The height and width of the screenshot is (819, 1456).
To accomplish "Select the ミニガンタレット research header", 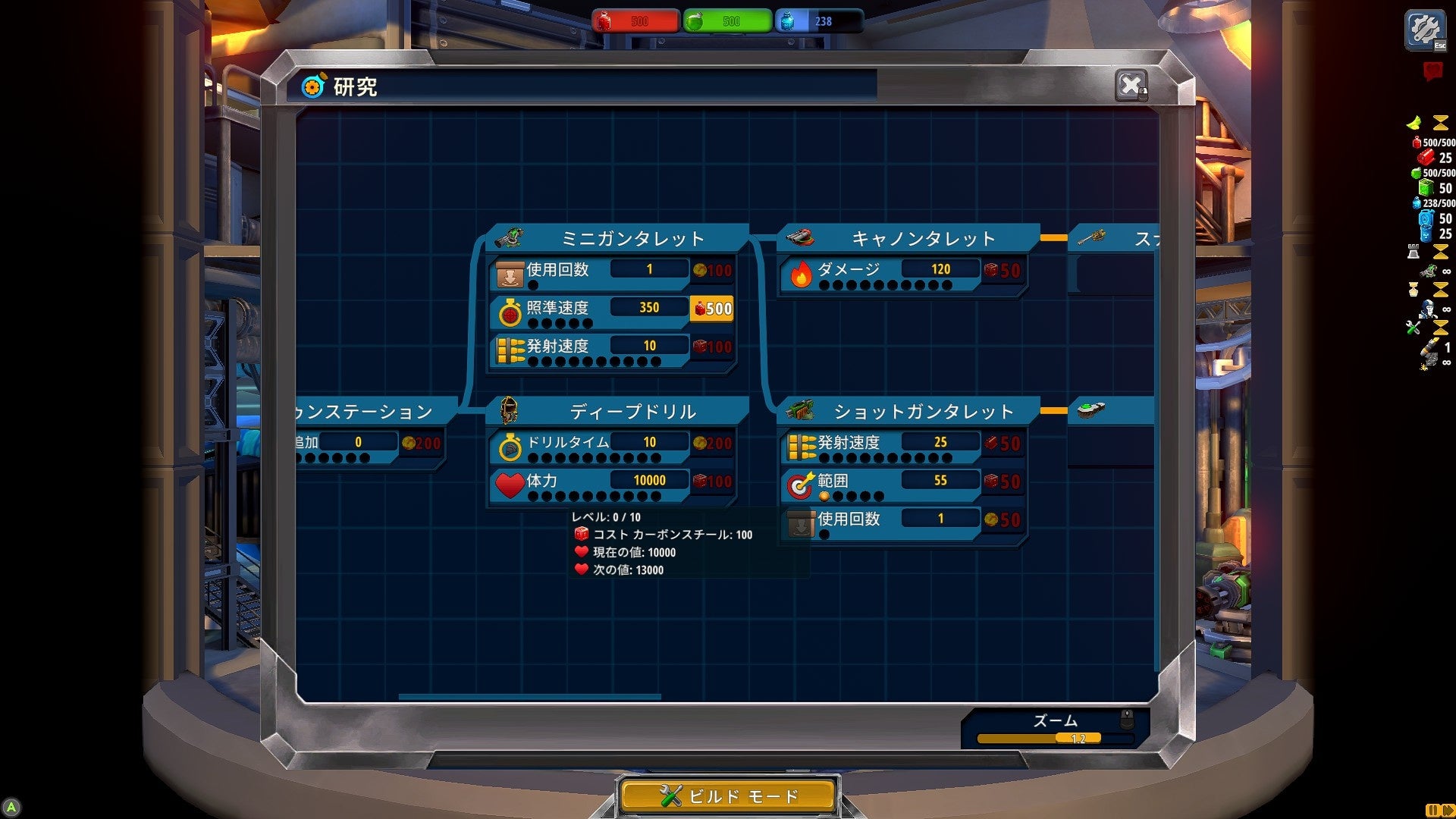I will pos(632,239).
